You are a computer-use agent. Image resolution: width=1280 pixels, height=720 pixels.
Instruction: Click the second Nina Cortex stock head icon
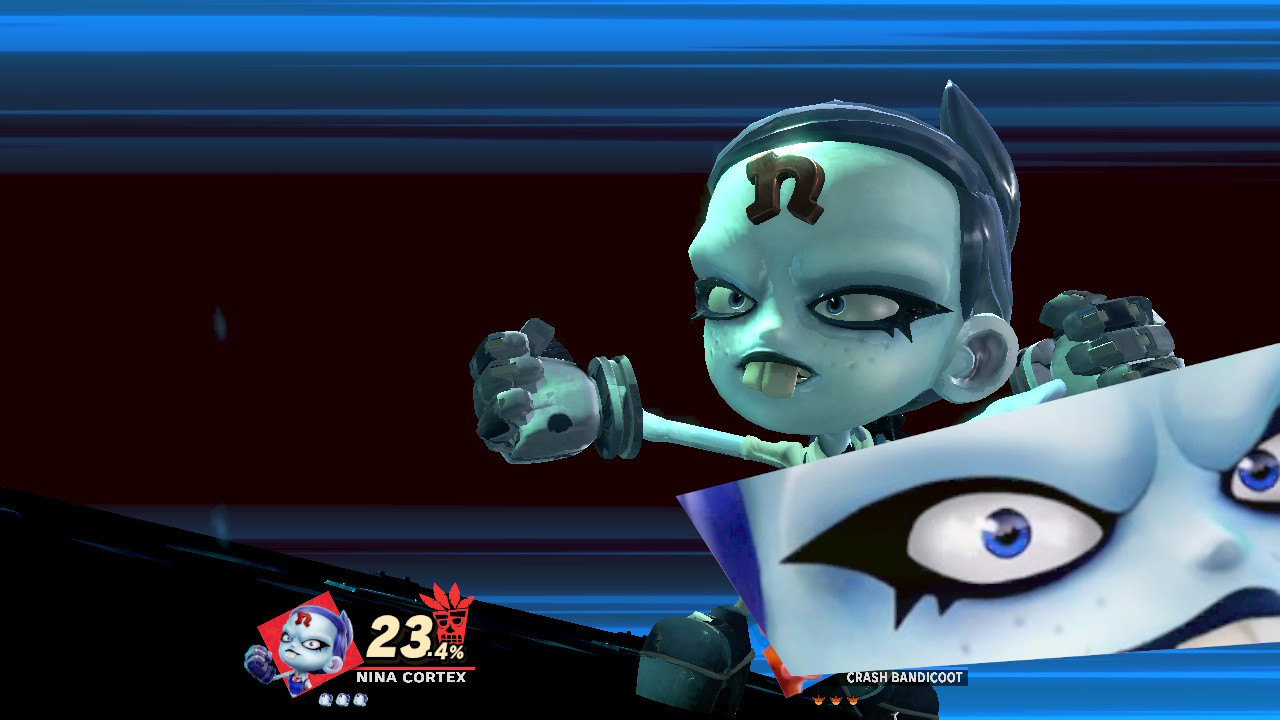[342, 699]
